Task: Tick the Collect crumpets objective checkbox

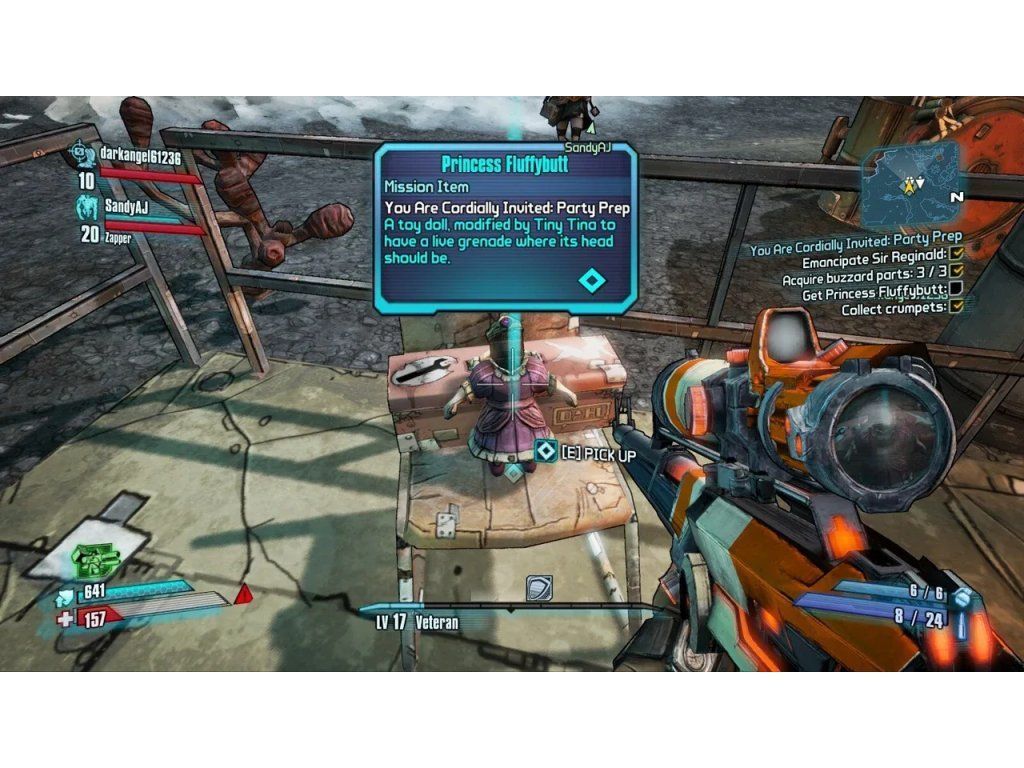Action: tap(956, 307)
